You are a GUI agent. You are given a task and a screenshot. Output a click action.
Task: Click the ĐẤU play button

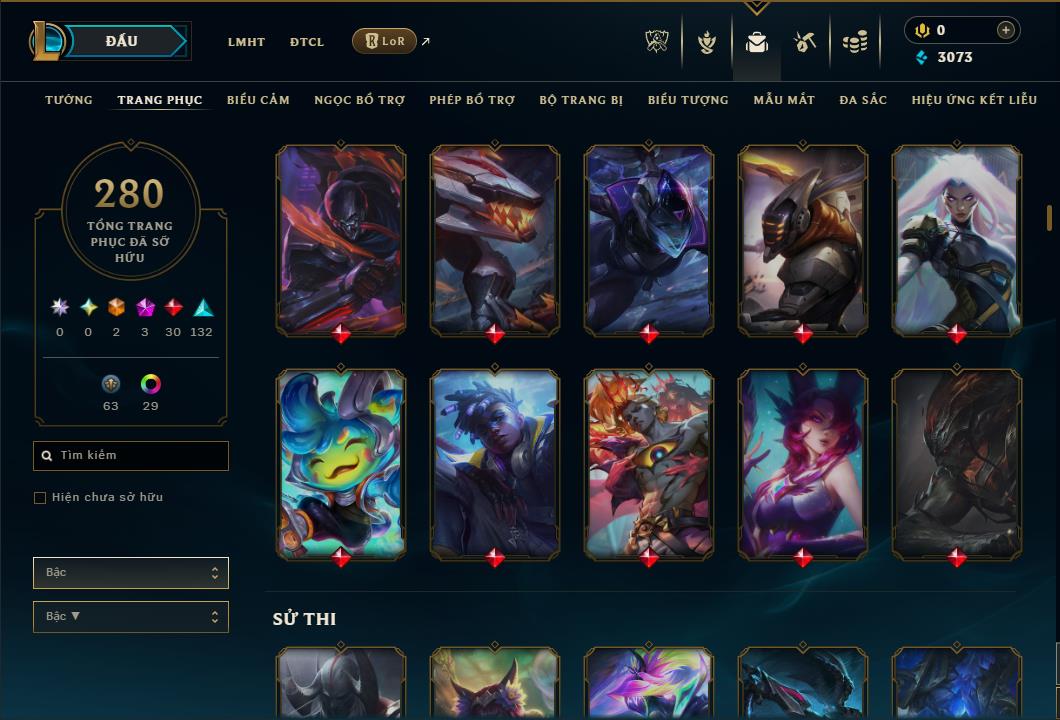[122, 41]
